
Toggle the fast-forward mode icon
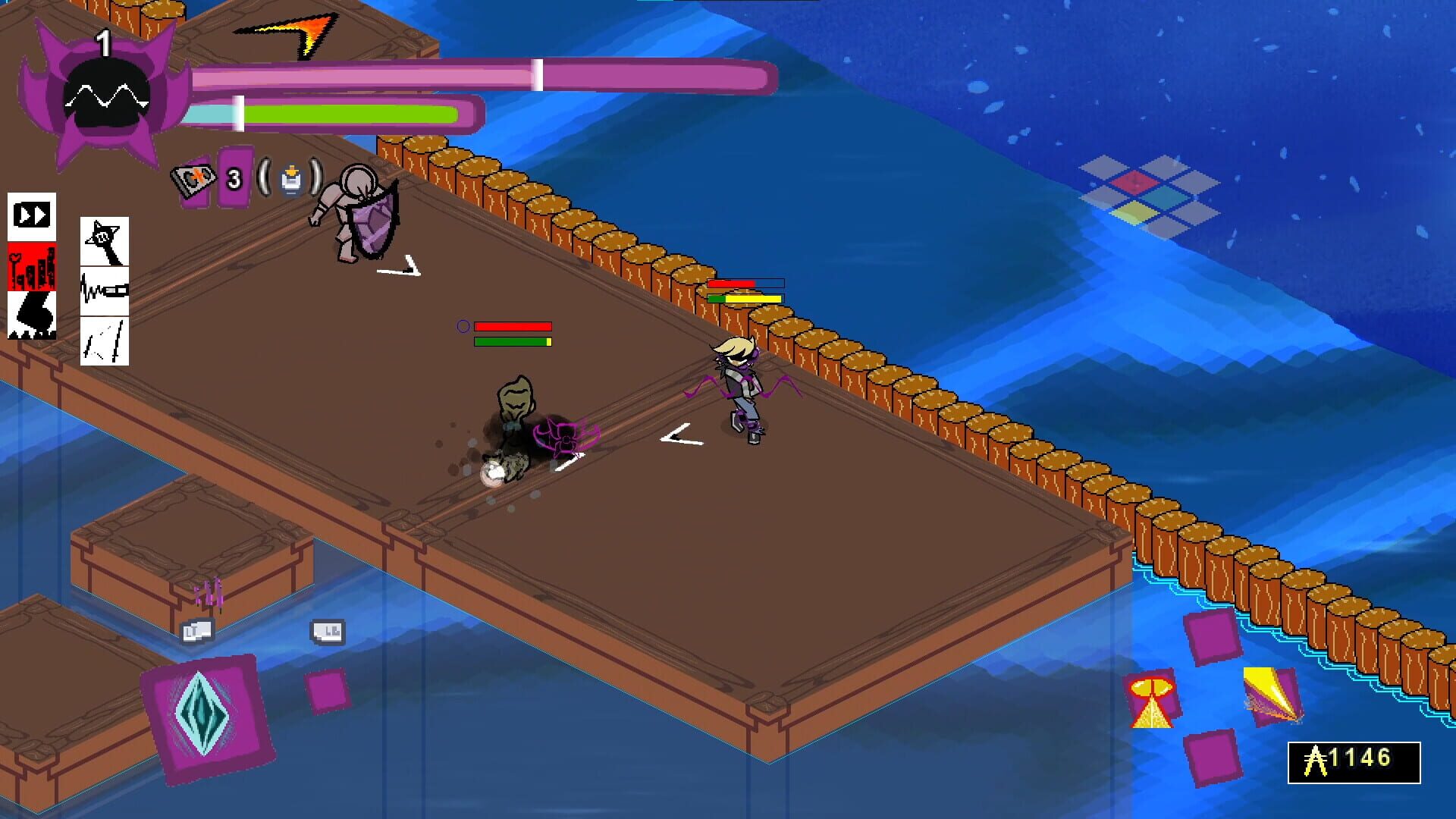coord(32,216)
